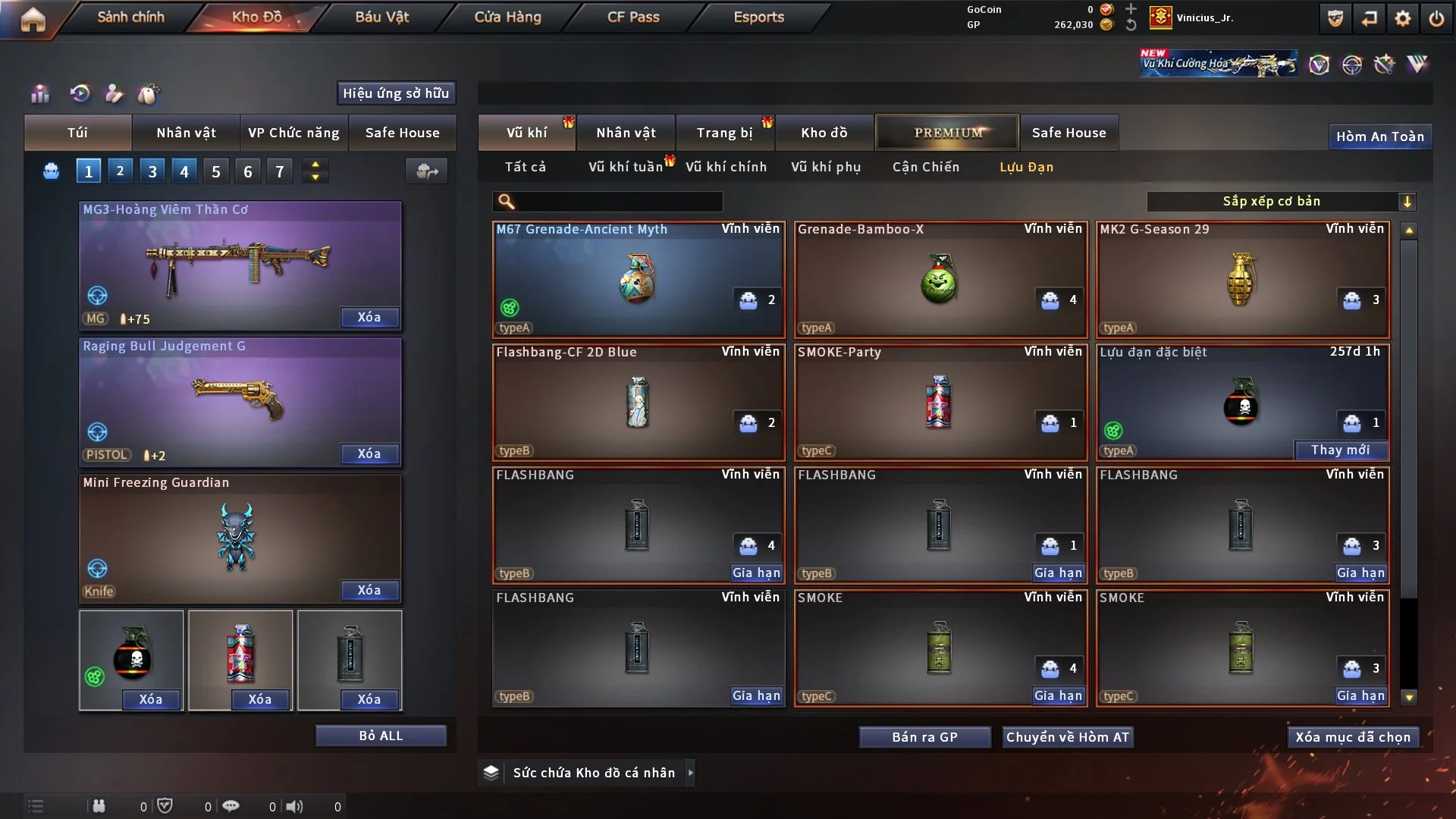
Task: Switch to bag number 3
Action: [x=152, y=171]
